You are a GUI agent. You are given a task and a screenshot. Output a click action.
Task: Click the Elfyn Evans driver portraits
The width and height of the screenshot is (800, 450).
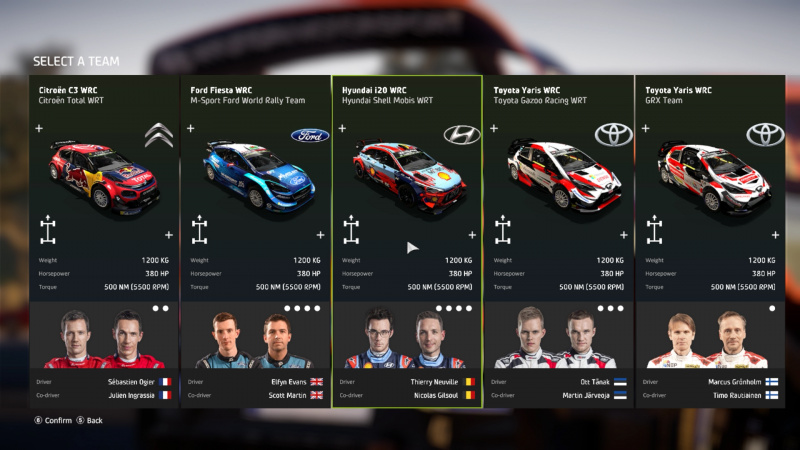tap(254, 340)
